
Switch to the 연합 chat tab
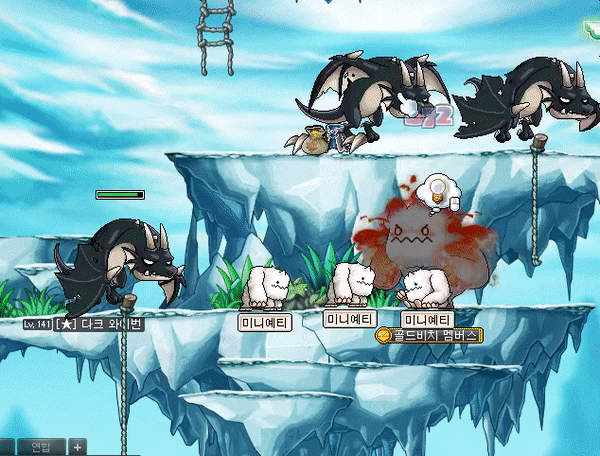tap(41, 446)
